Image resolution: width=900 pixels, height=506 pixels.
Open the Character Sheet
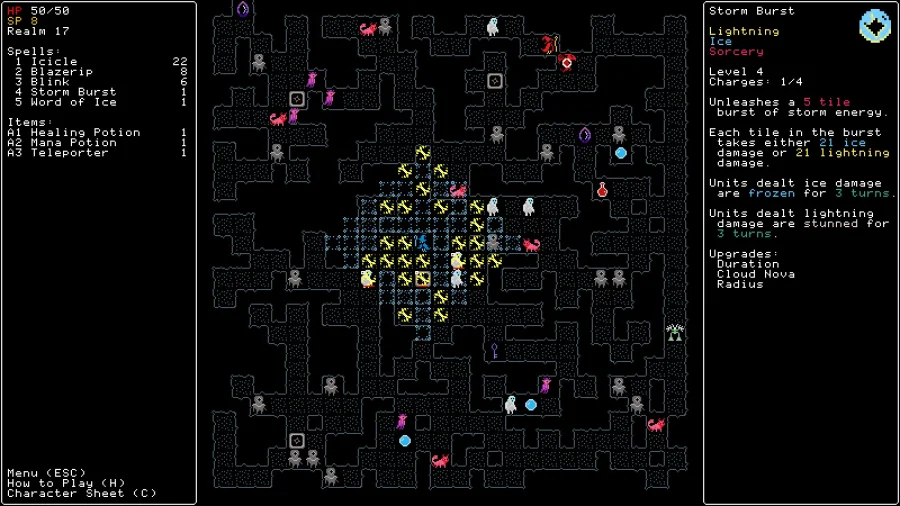coord(81,493)
